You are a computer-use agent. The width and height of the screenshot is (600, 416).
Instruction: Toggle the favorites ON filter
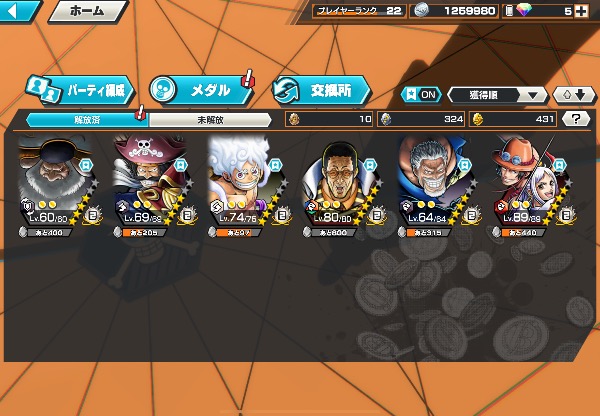pos(420,95)
